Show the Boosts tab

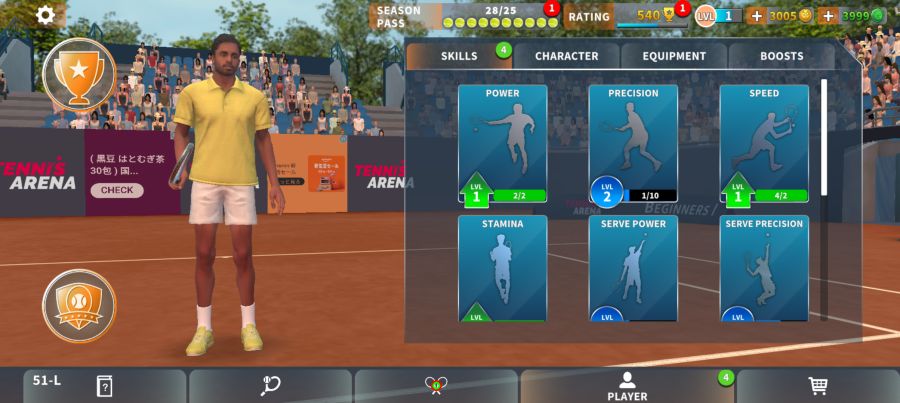pos(781,56)
